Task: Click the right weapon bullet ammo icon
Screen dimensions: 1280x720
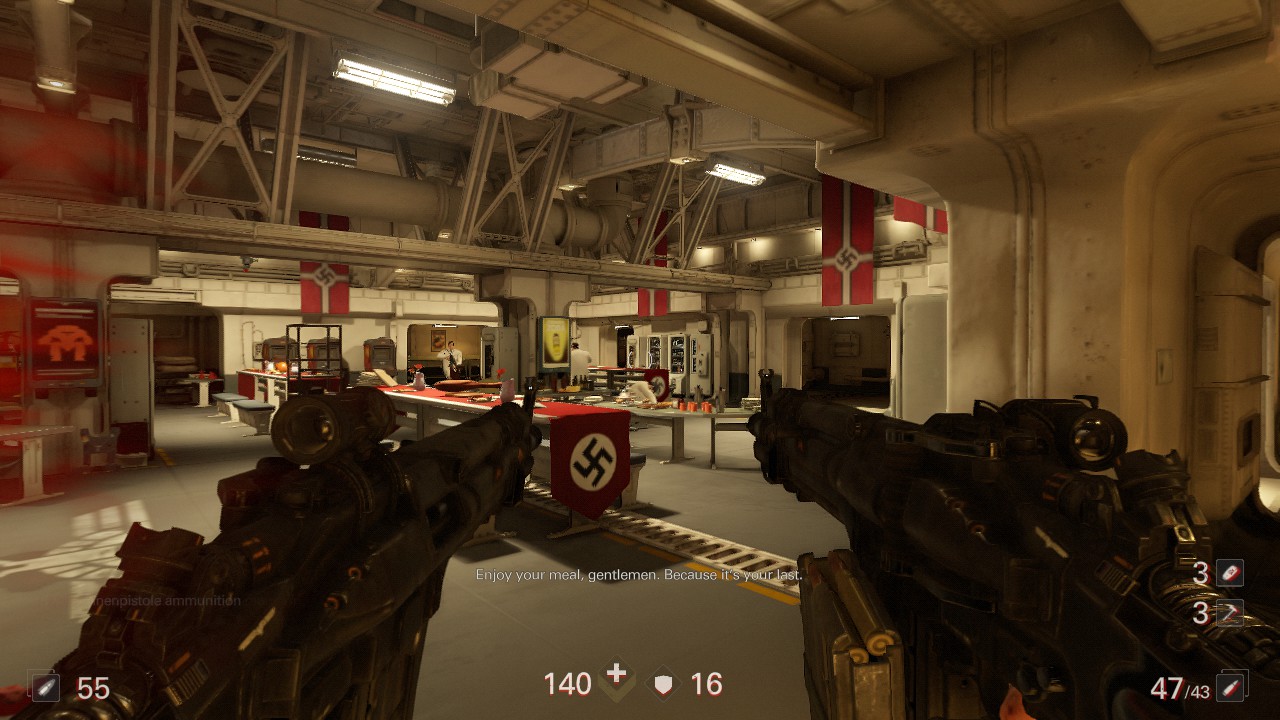Action: pos(1233,685)
